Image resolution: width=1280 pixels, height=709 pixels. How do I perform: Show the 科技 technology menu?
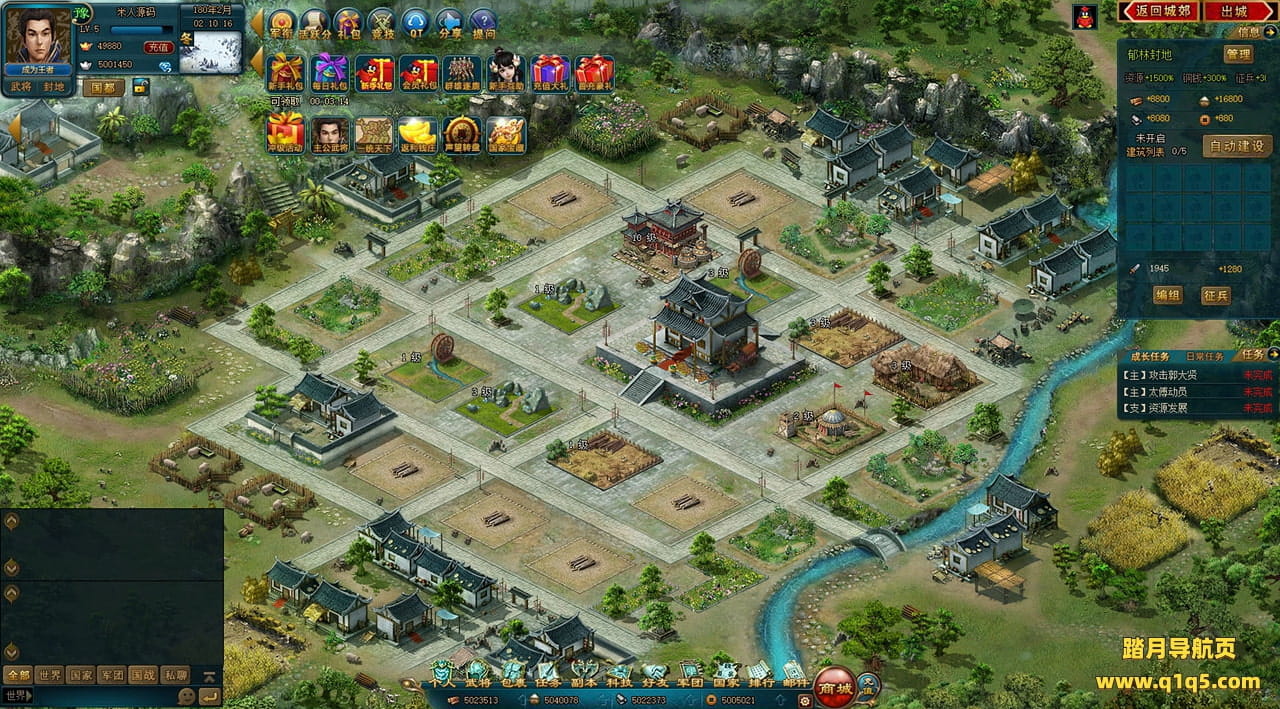pyautogui.click(x=620, y=672)
